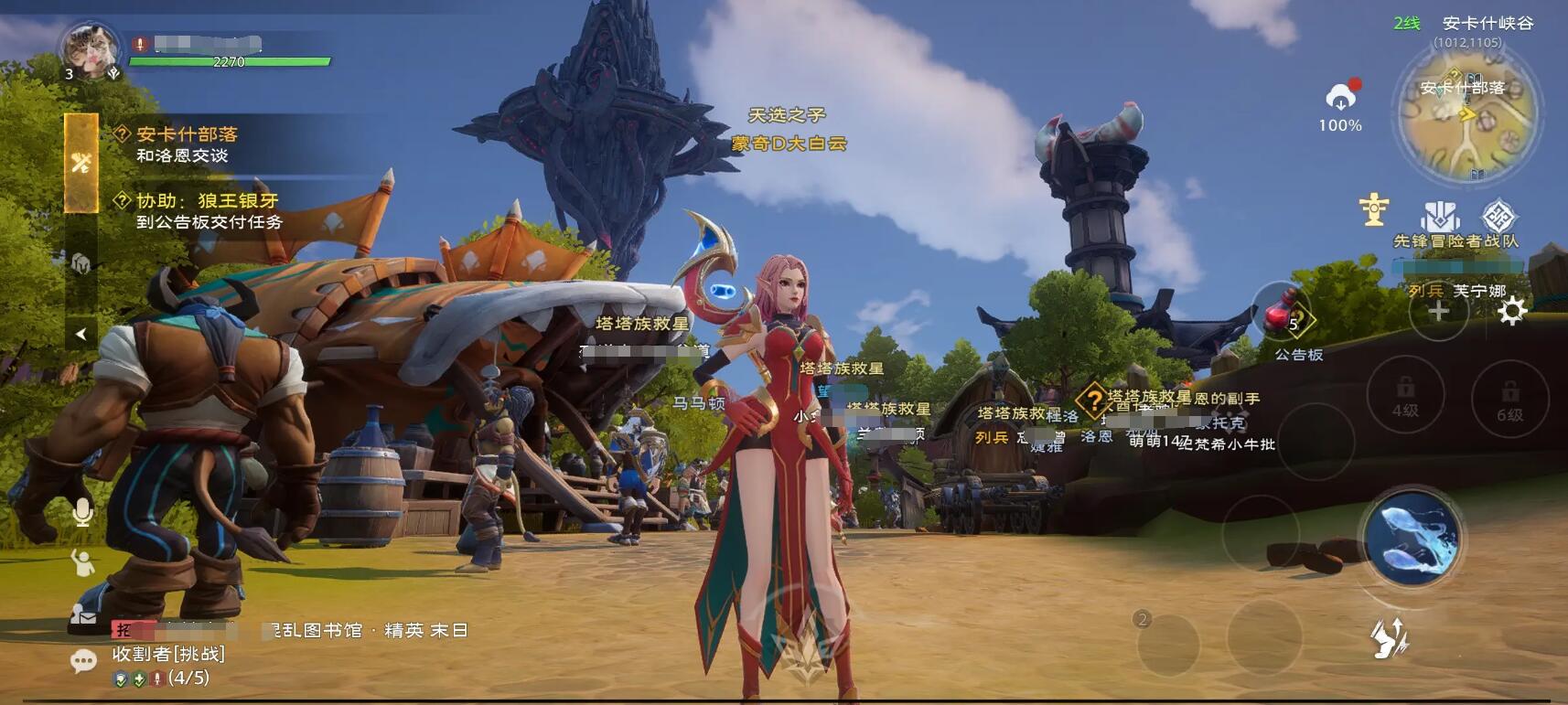Click the diamond knot emblem icon
This screenshot has width=1568, height=705.
[x=1498, y=217]
